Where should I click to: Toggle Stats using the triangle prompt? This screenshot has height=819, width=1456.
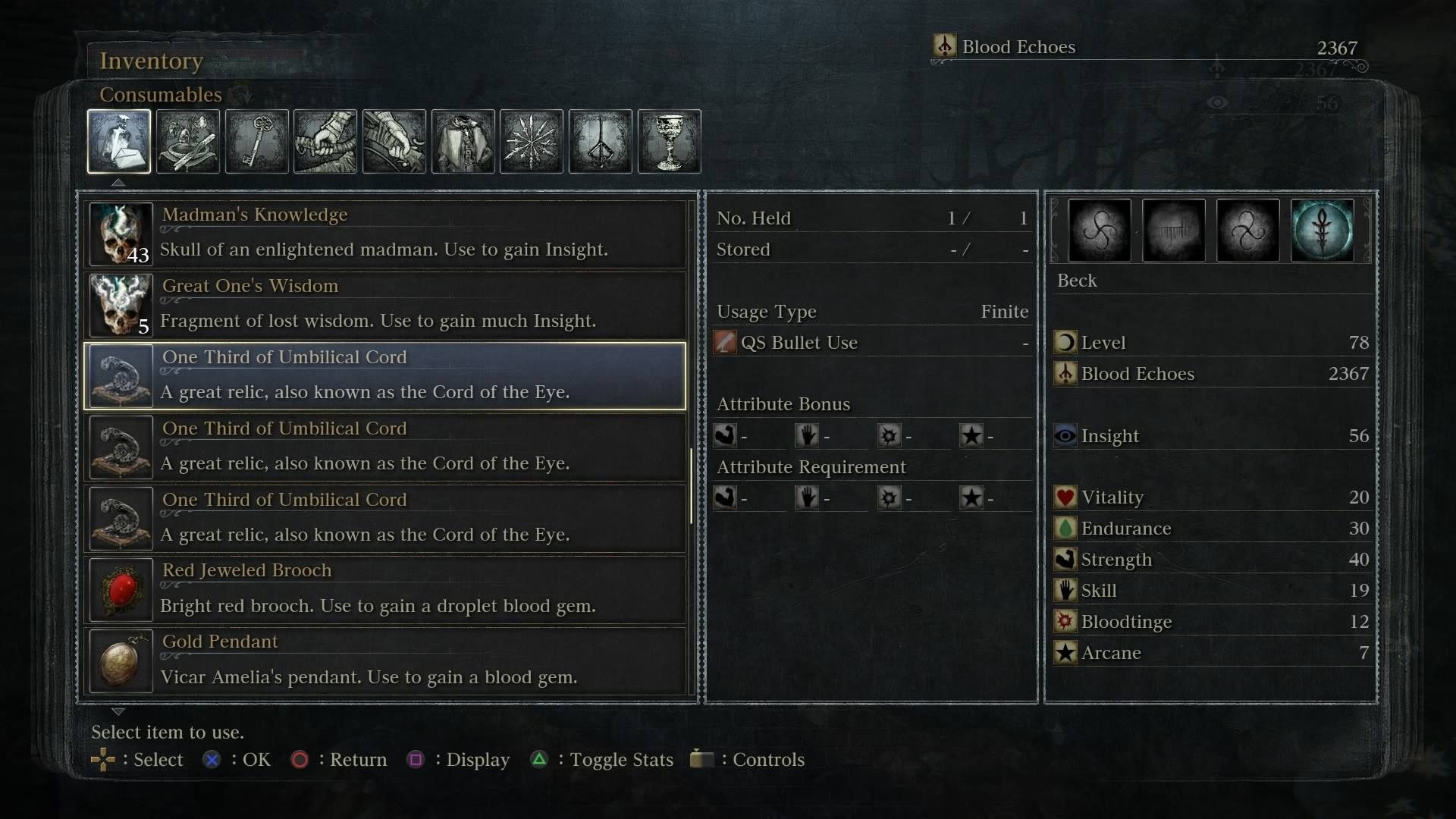click(540, 759)
